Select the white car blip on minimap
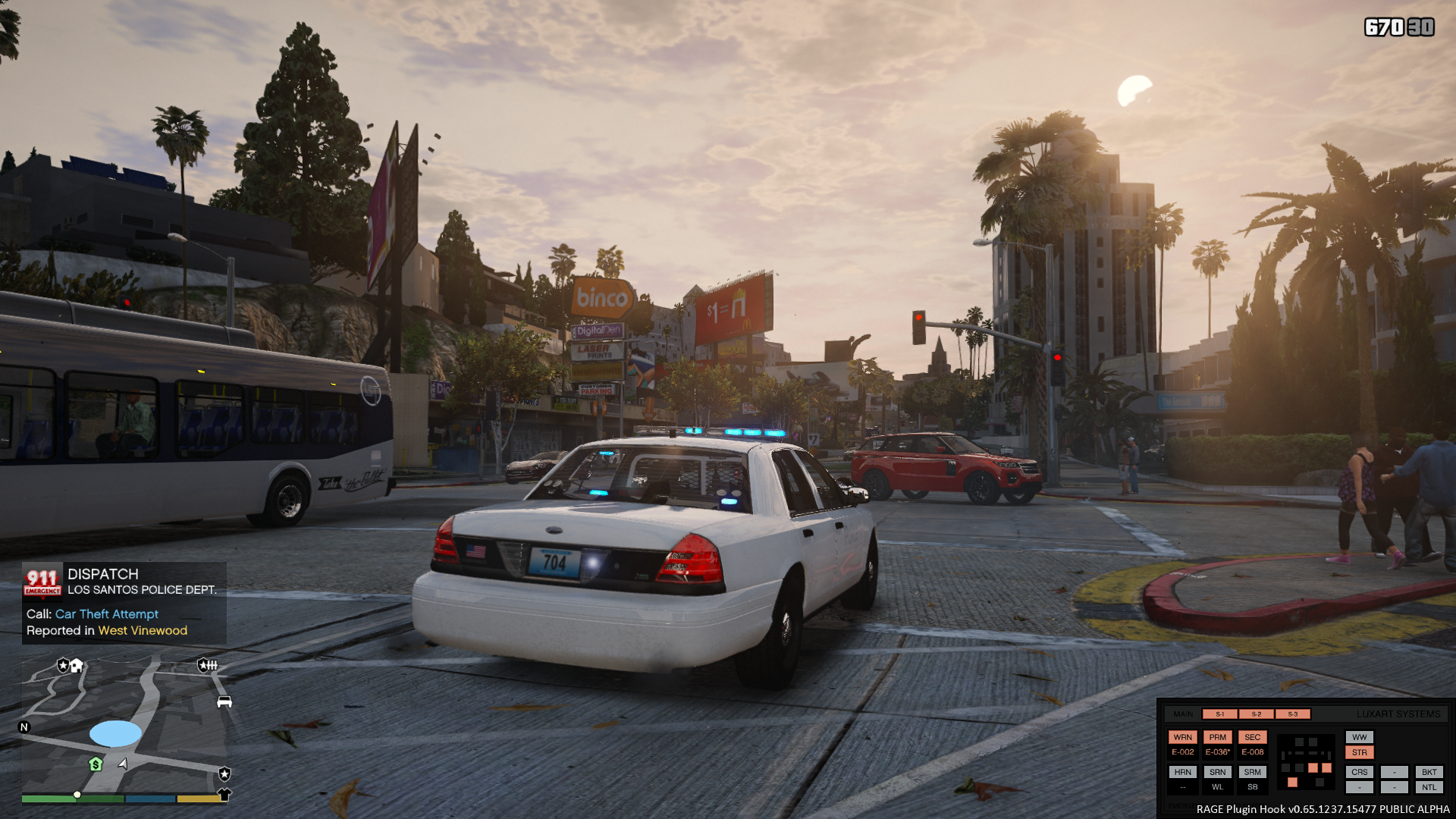The image size is (1456, 819). pos(224,702)
